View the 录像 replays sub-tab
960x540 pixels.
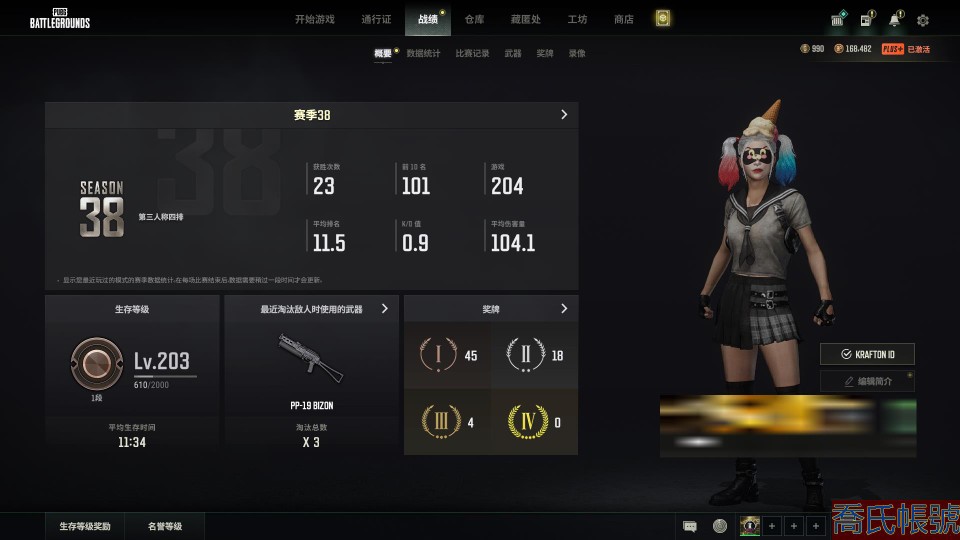coord(577,53)
